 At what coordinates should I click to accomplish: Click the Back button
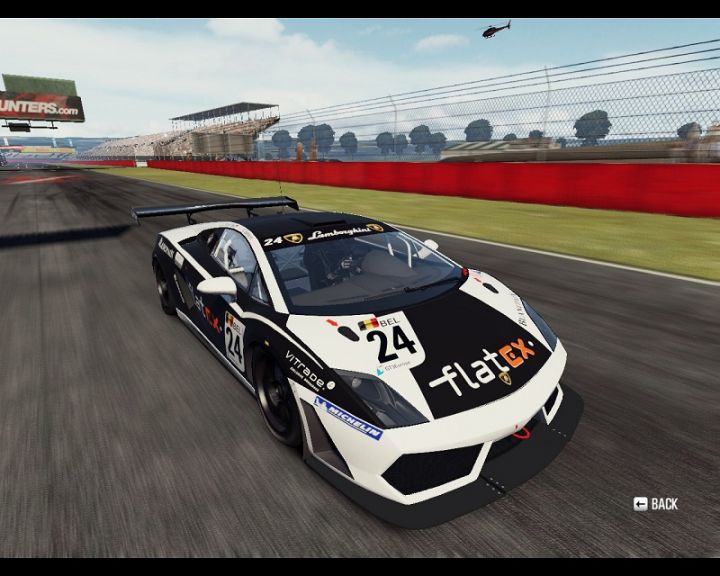(656, 504)
